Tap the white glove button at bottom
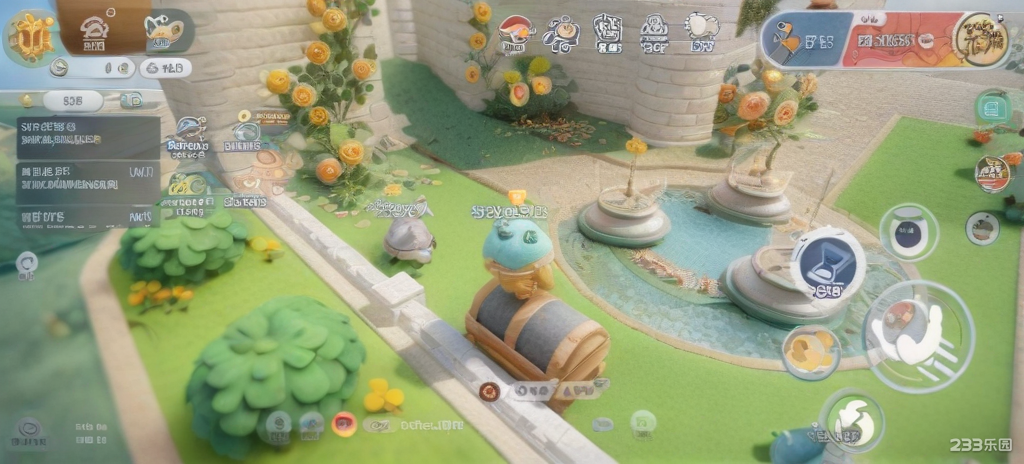Image resolution: width=1024 pixels, height=464 pixels. point(851,421)
